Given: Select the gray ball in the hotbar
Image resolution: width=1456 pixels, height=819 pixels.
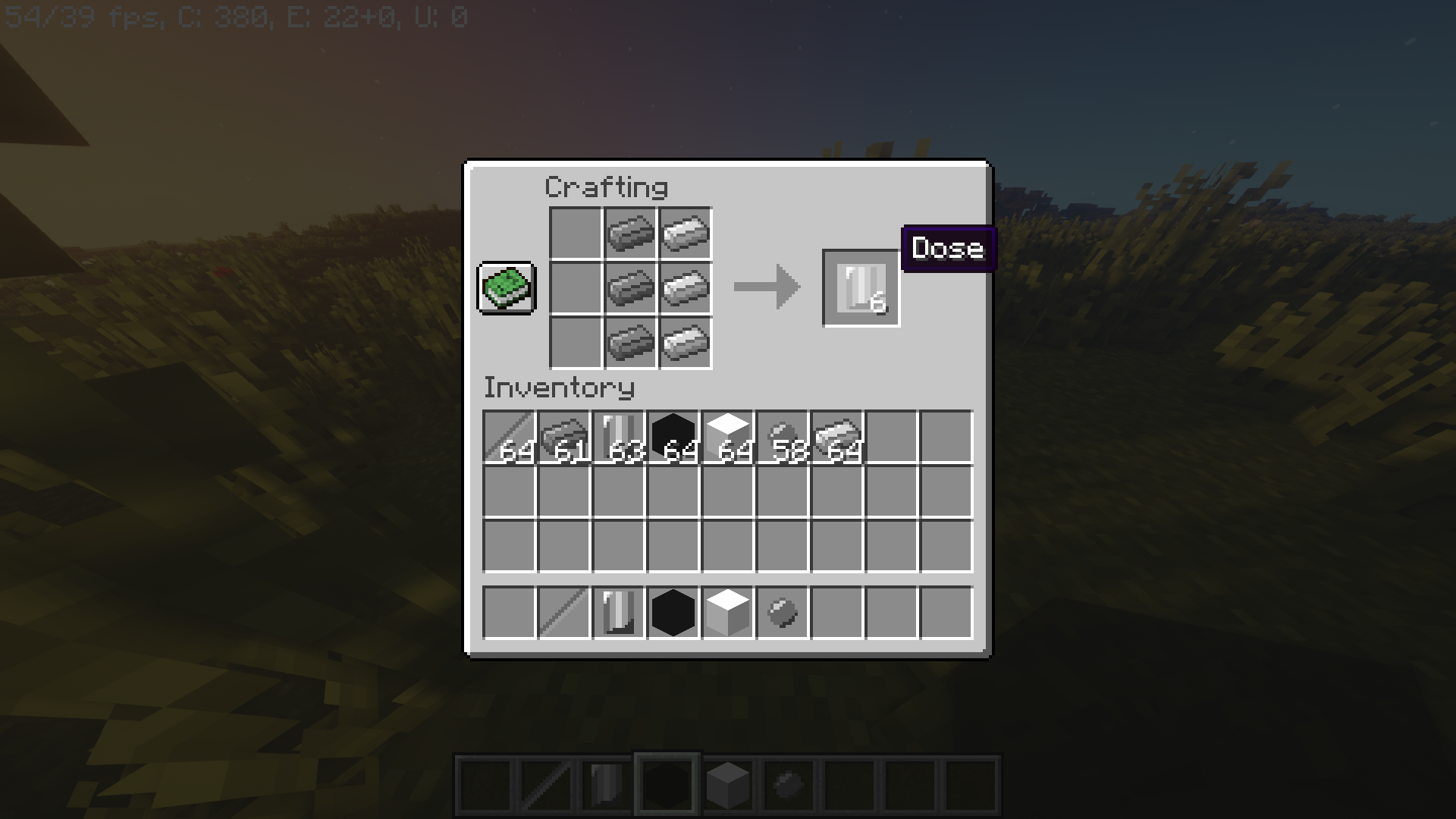Looking at the screenshot, I should point(782,613).
